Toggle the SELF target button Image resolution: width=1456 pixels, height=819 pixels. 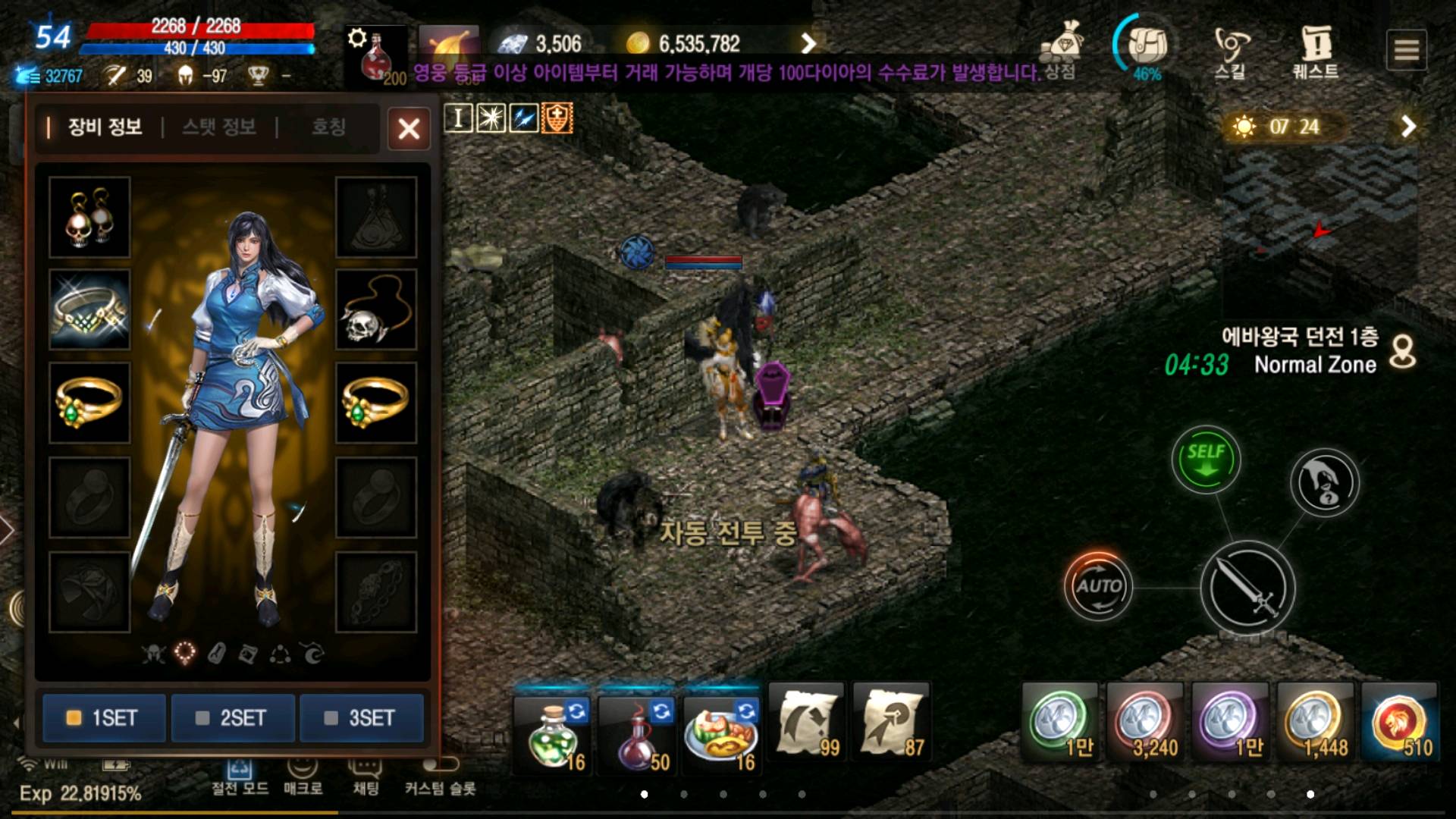(1206, 460)
